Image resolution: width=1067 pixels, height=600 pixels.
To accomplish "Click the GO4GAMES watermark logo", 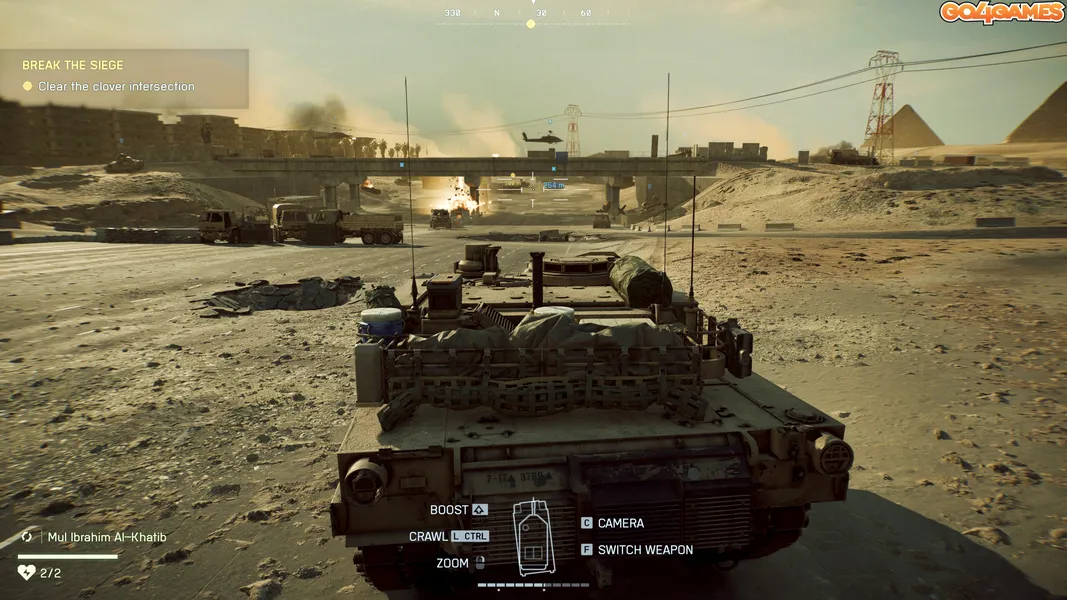I will (1001, 13).
